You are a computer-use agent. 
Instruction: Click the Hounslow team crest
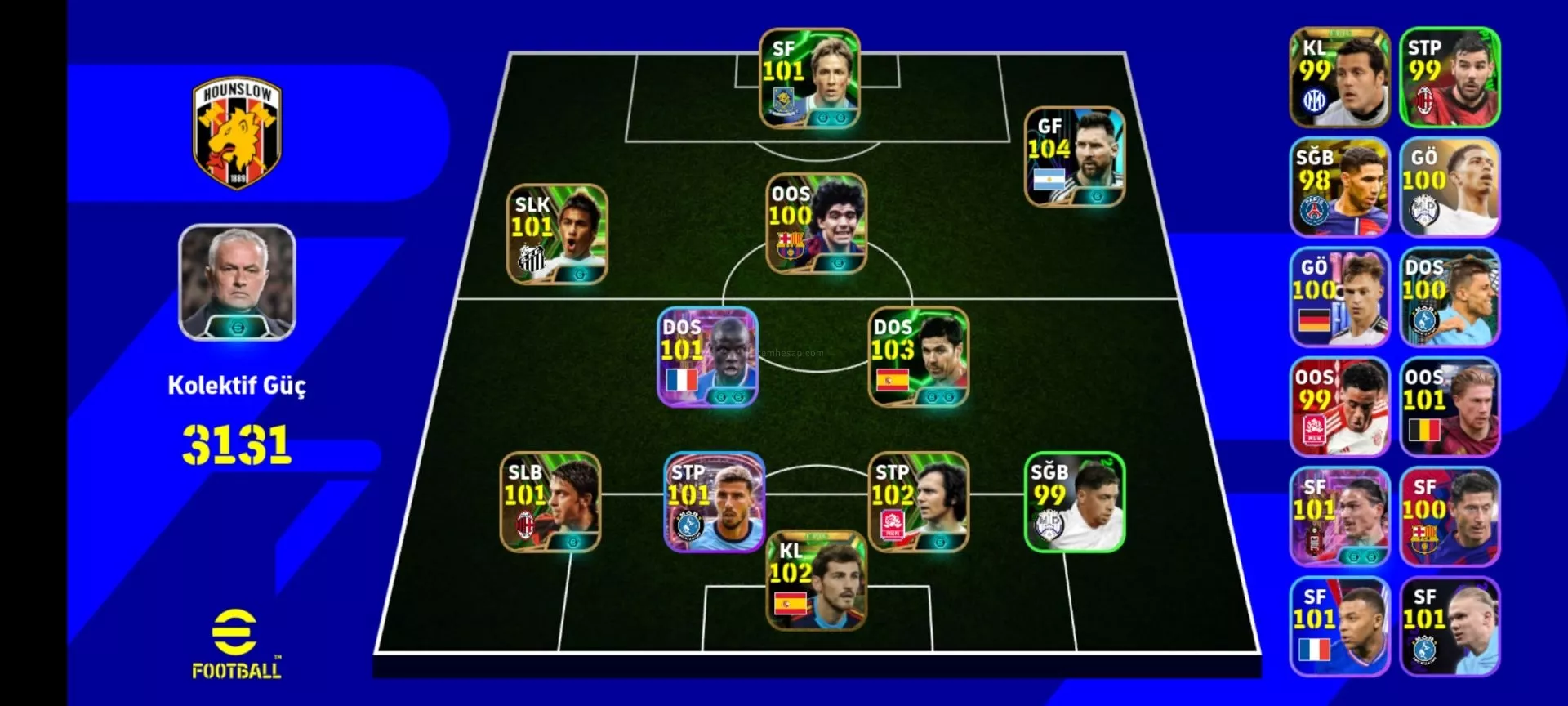[x=237, y=133]
